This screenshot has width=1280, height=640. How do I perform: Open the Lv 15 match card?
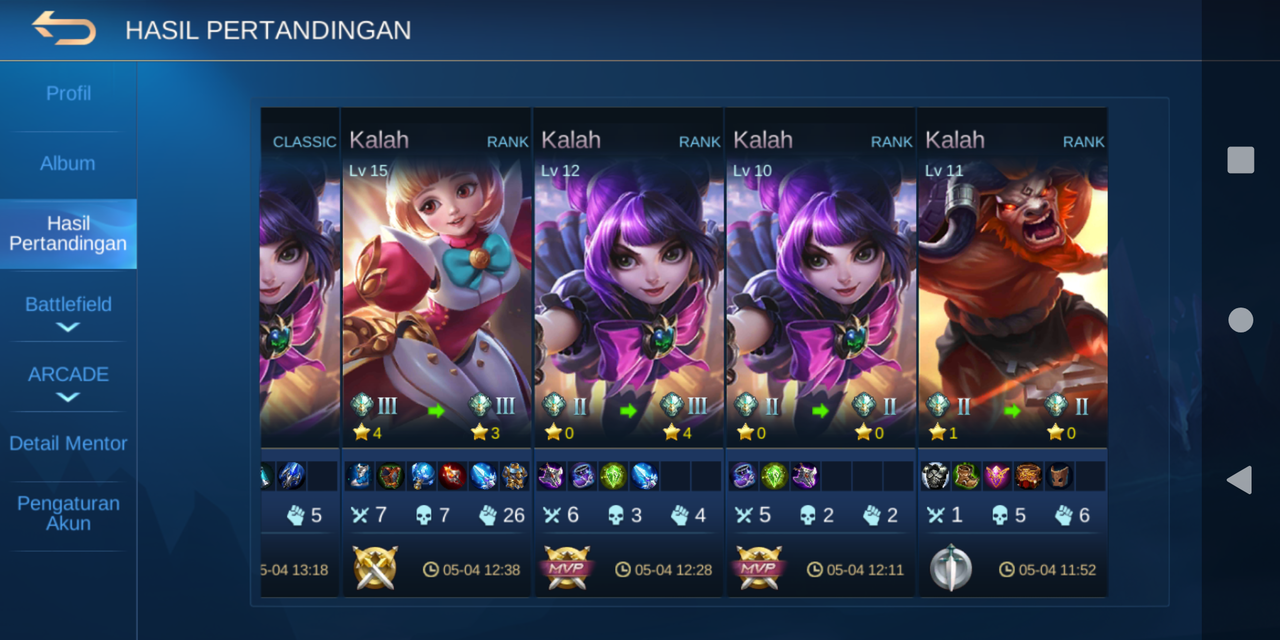click(436, 300)
